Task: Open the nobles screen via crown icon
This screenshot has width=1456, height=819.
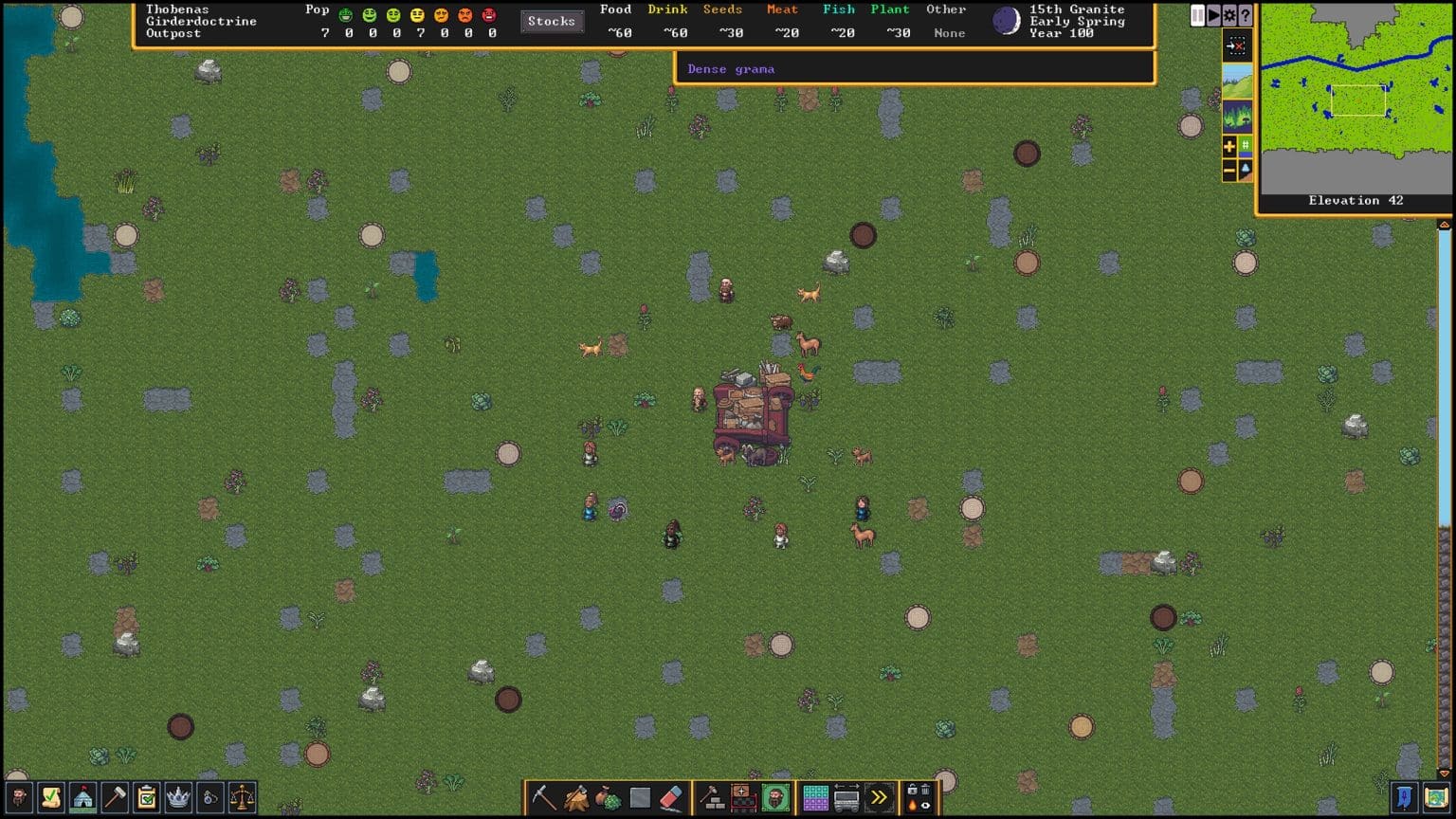Action: click(x=176, y=799)
